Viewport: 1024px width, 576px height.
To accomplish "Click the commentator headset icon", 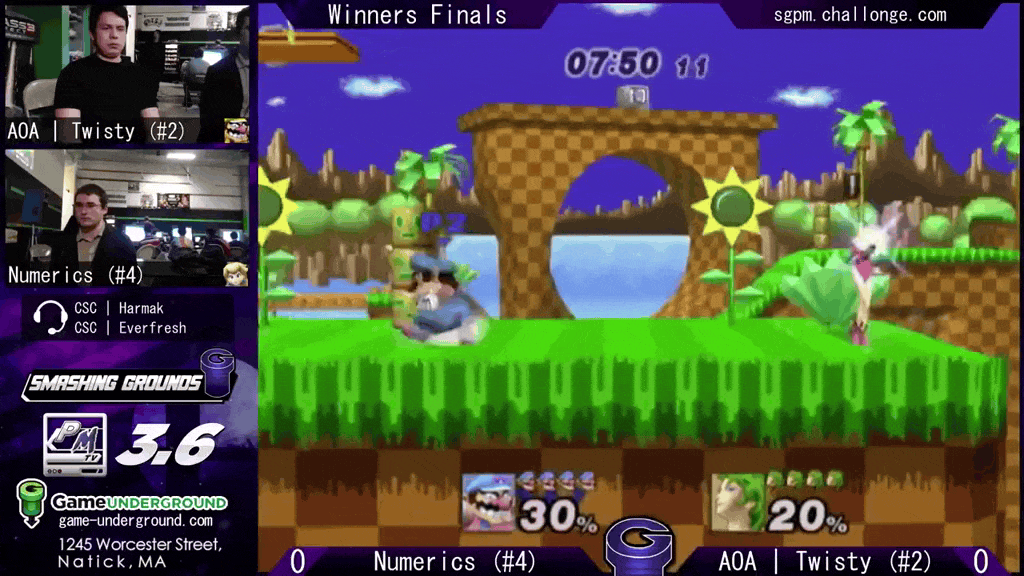I will [49, 318].
